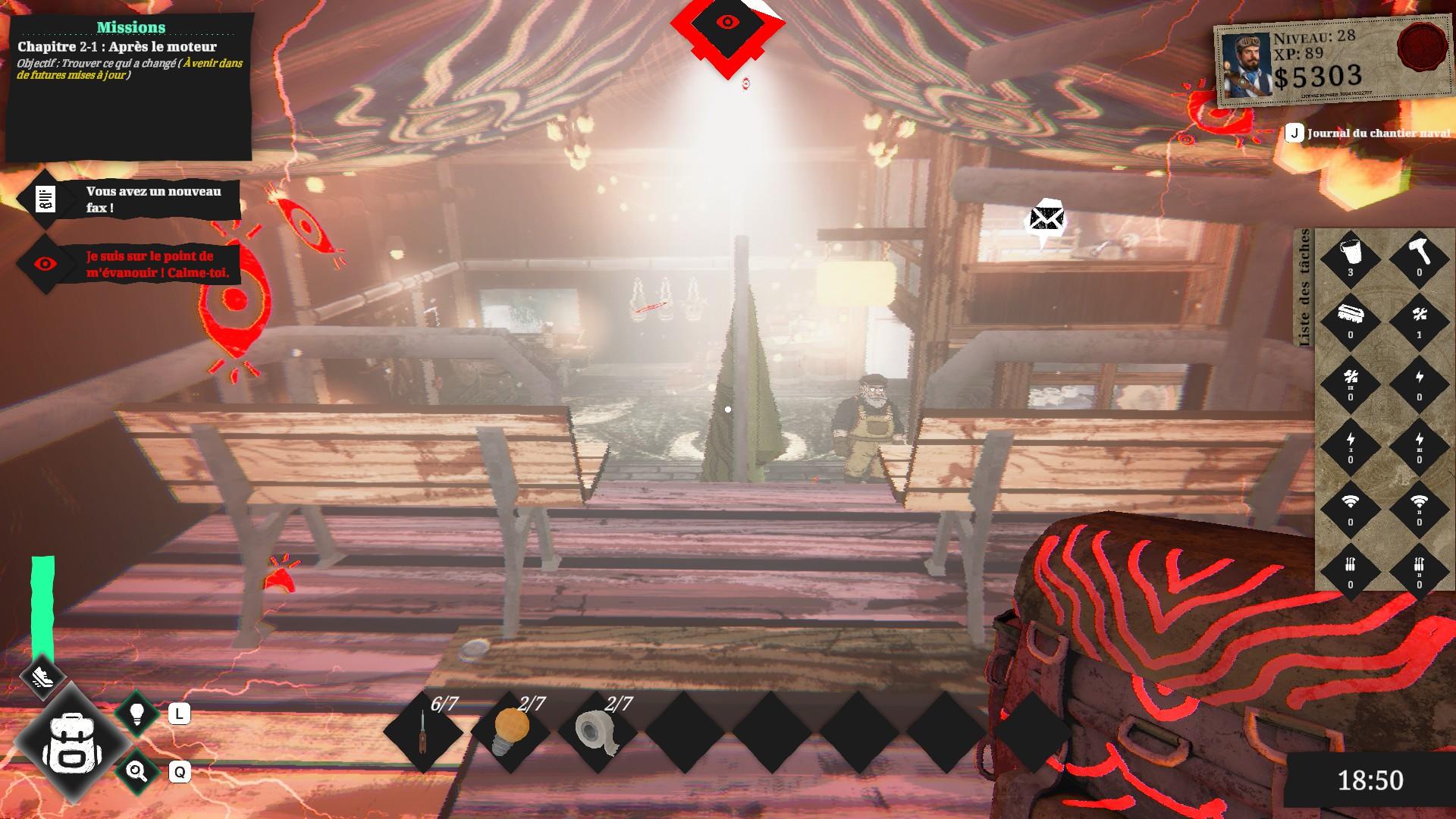Click the red eye indicator at top
The height and width of the screenshot is (819, 1456).
pyautogui.click(x=727, y=23)
